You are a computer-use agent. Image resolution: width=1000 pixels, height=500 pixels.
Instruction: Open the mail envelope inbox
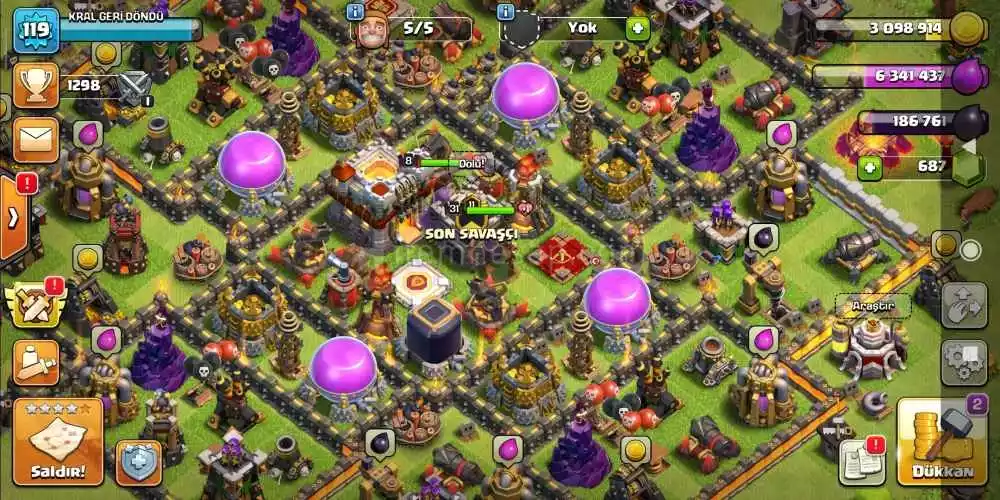pos(35,139)
